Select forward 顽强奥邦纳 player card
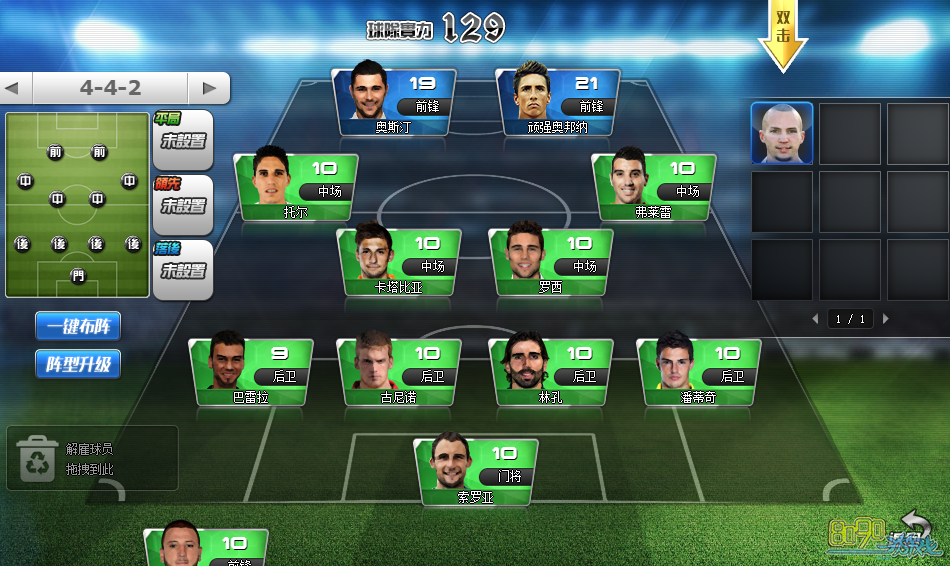This screenshot has width=950, height=566. tap(558, 102)
